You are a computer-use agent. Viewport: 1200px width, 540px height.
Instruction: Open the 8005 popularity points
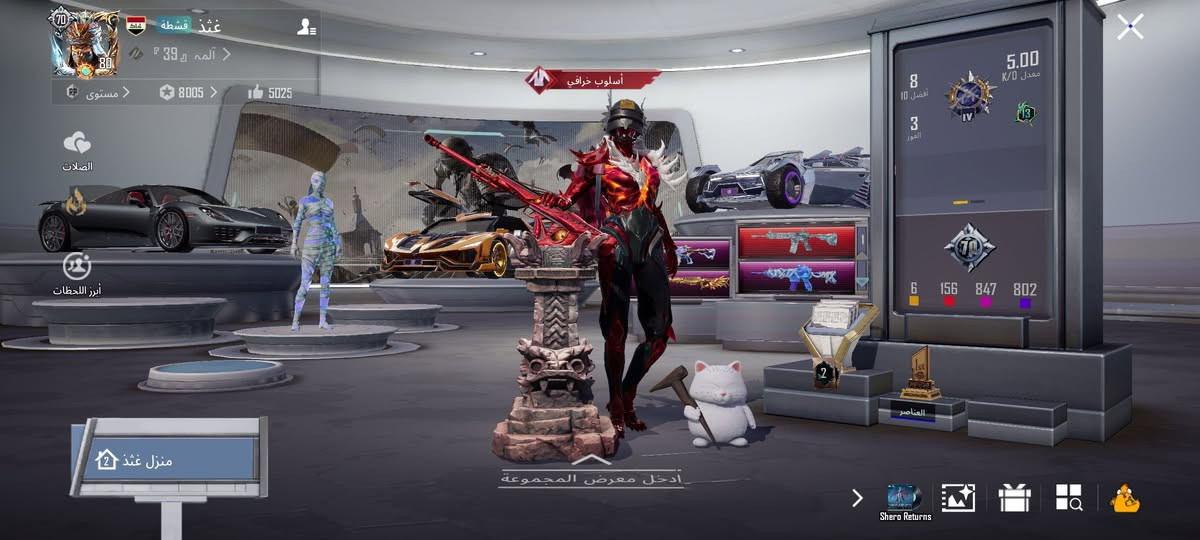pyautogui.click(x=187, y=93)
